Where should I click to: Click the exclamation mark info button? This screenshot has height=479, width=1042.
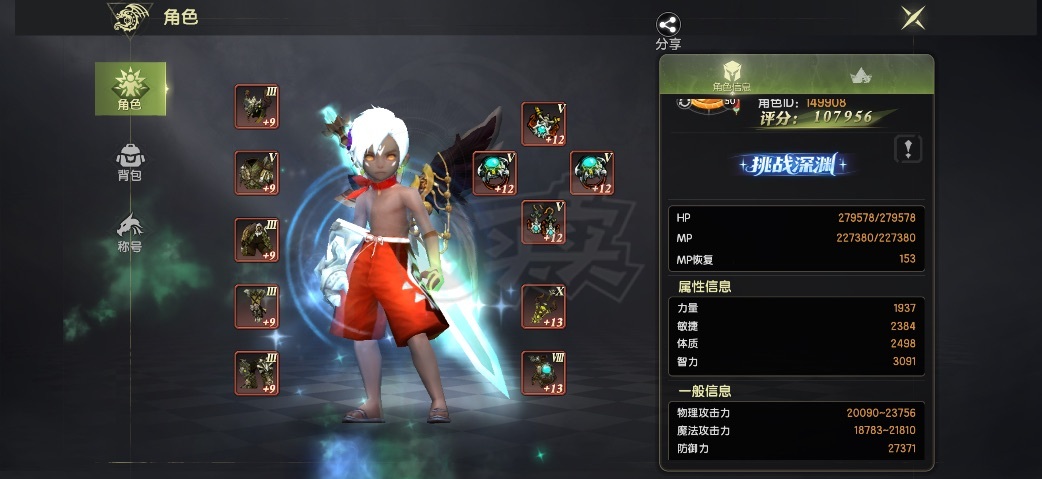(908, 149)
